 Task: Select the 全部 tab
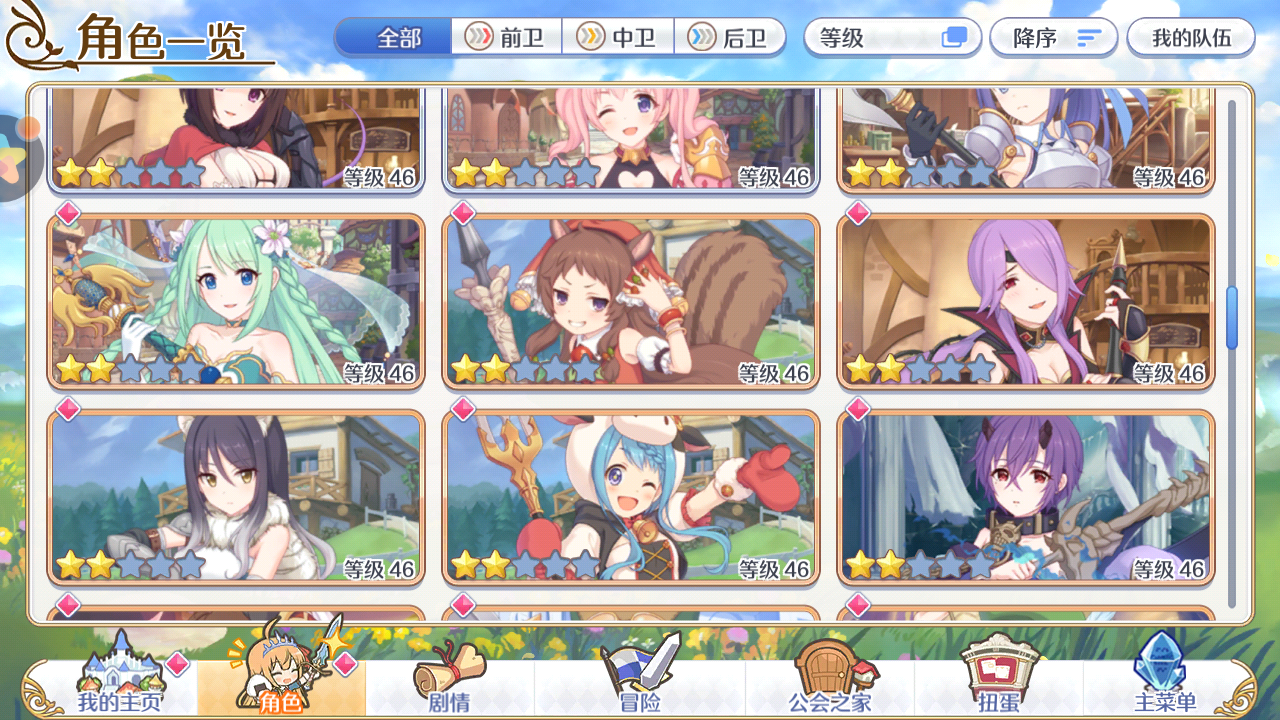398,37
